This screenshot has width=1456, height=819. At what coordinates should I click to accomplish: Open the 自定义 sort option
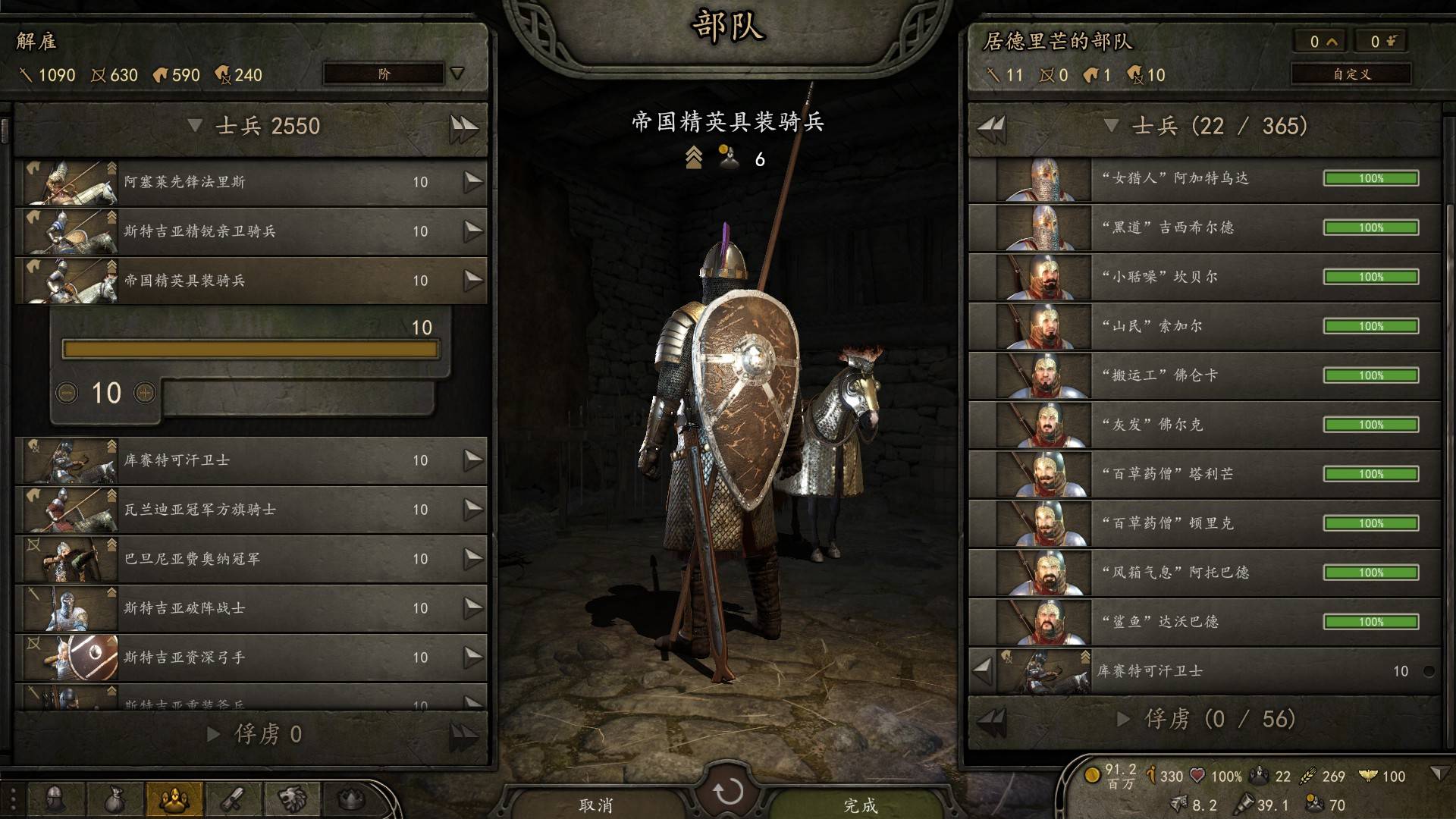(x=1351, y=74)
